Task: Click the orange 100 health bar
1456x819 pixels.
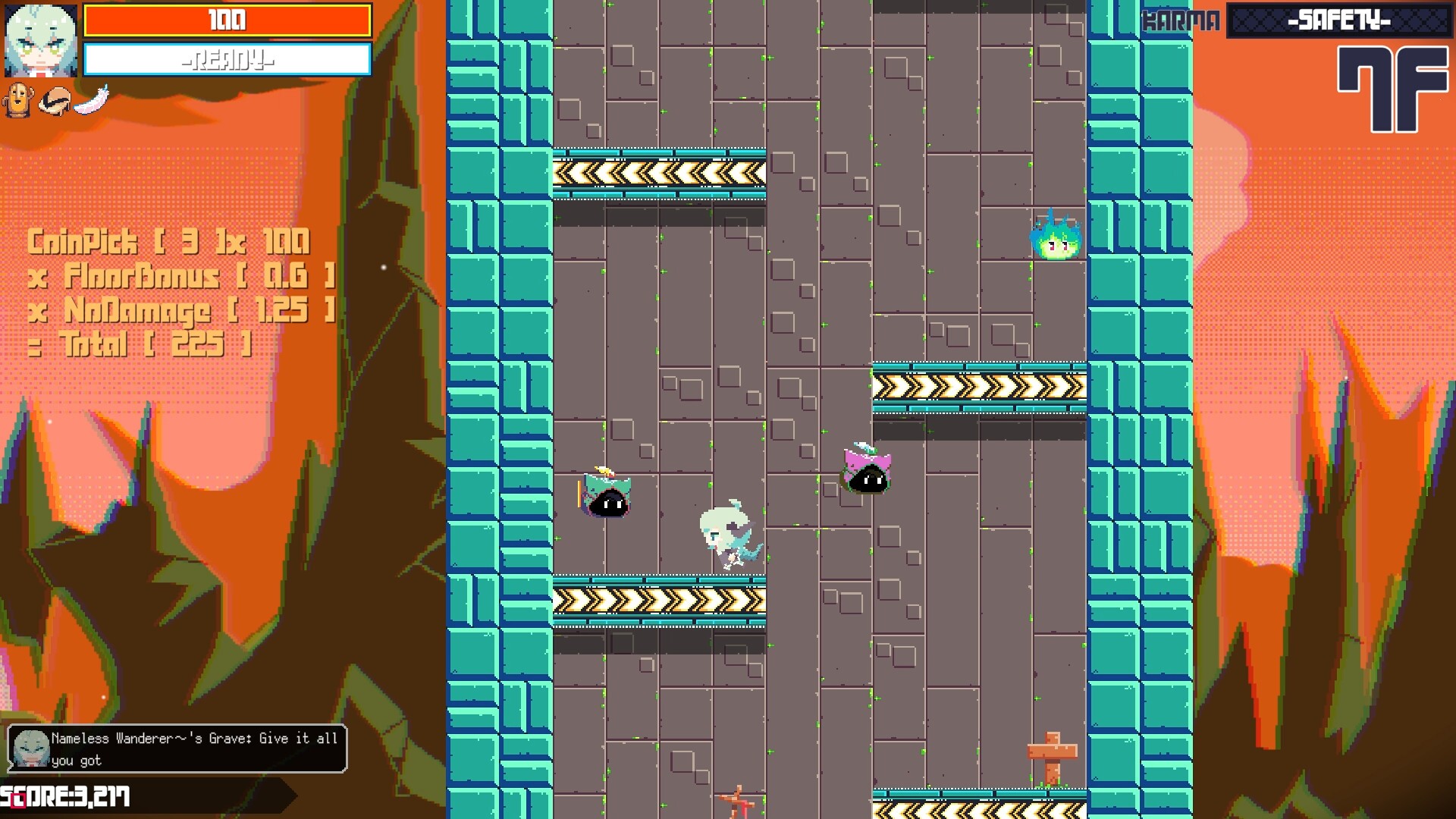Action: click(x=227, y=20)
